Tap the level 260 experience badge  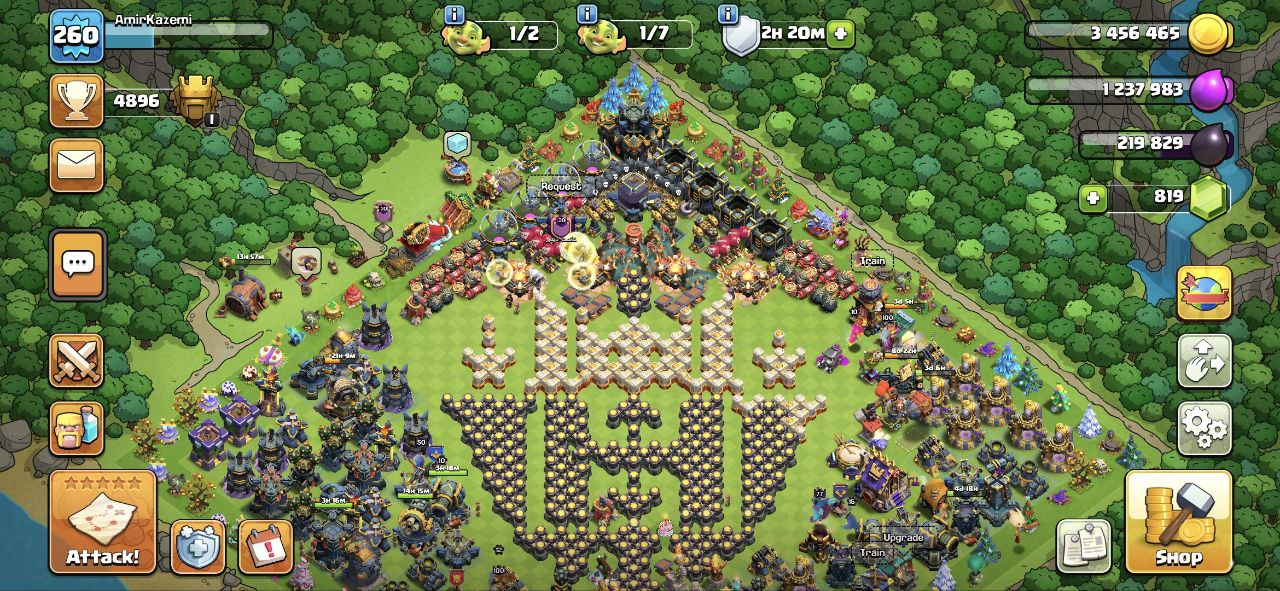[76, 36]
